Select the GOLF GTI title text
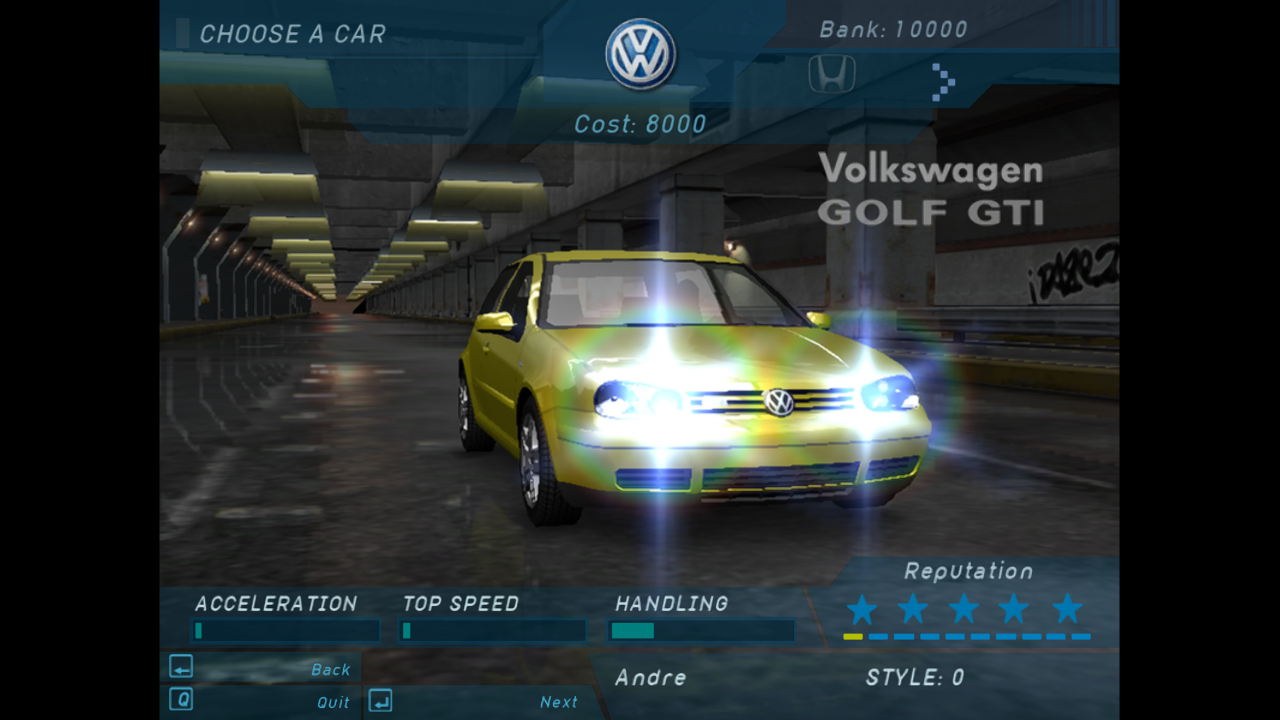 coord(931,212)
